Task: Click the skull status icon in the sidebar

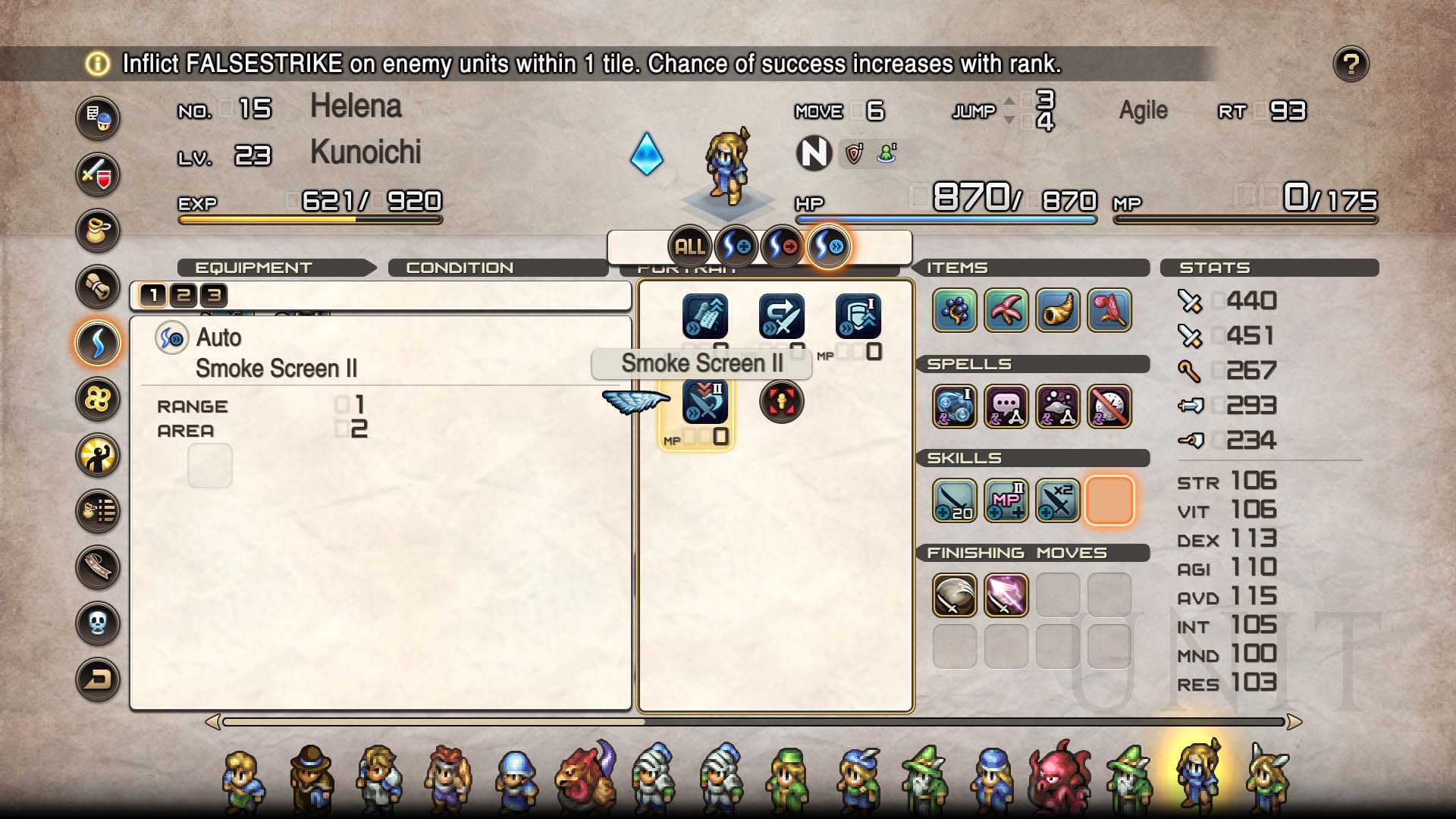Action: (x=98, y=623)
